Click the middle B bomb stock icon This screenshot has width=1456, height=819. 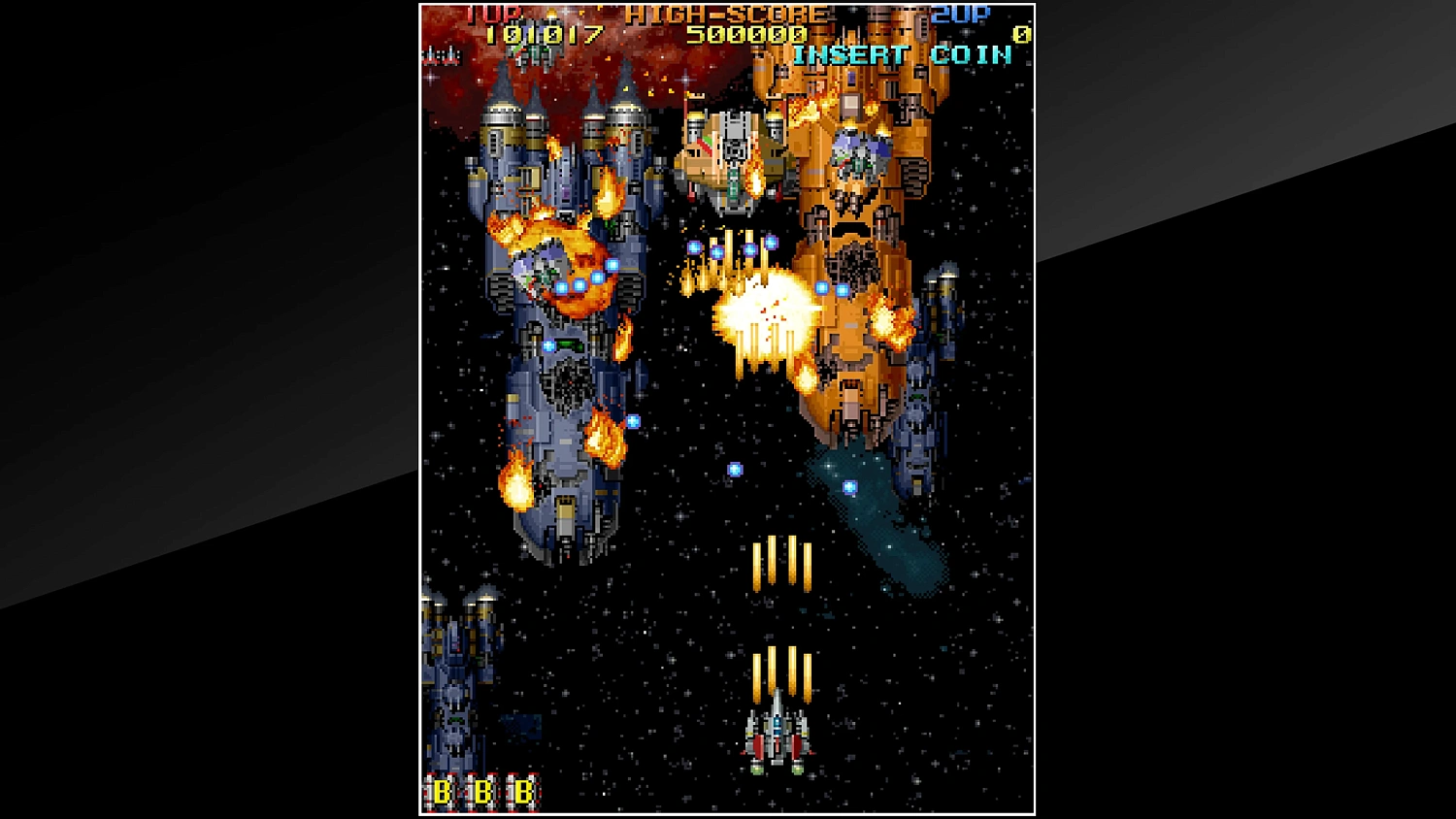(481, 790)
